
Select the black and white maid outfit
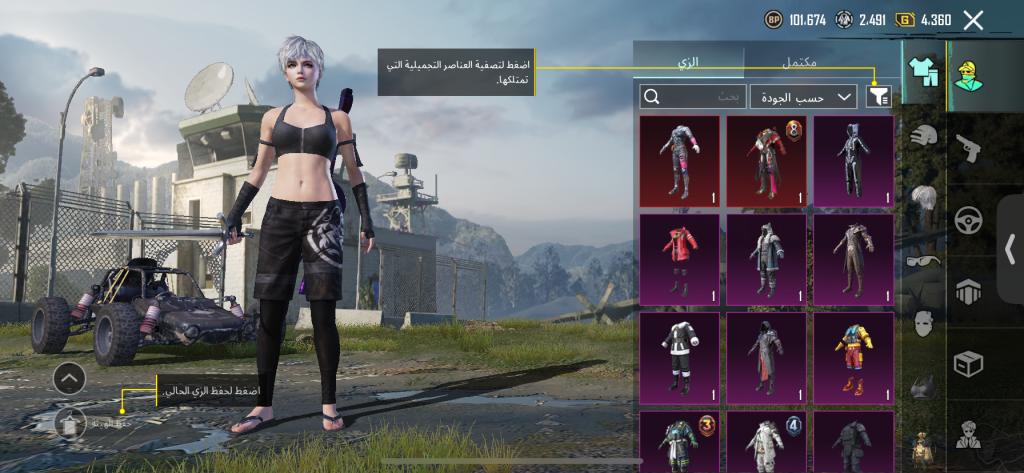tap(680, 357)
